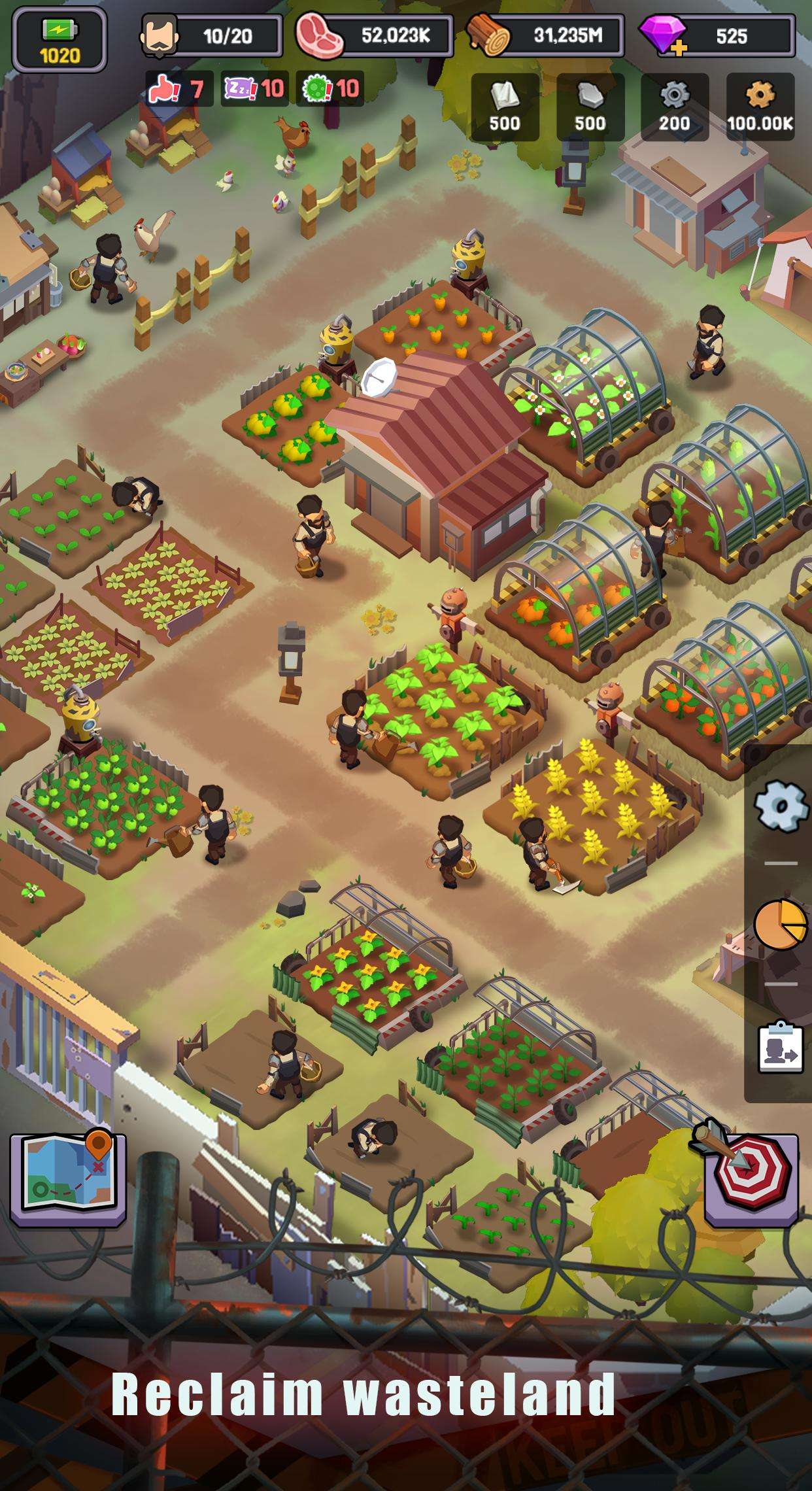Buy more purple gems
Screen dimensions: 812x1491
click(664, 37)
